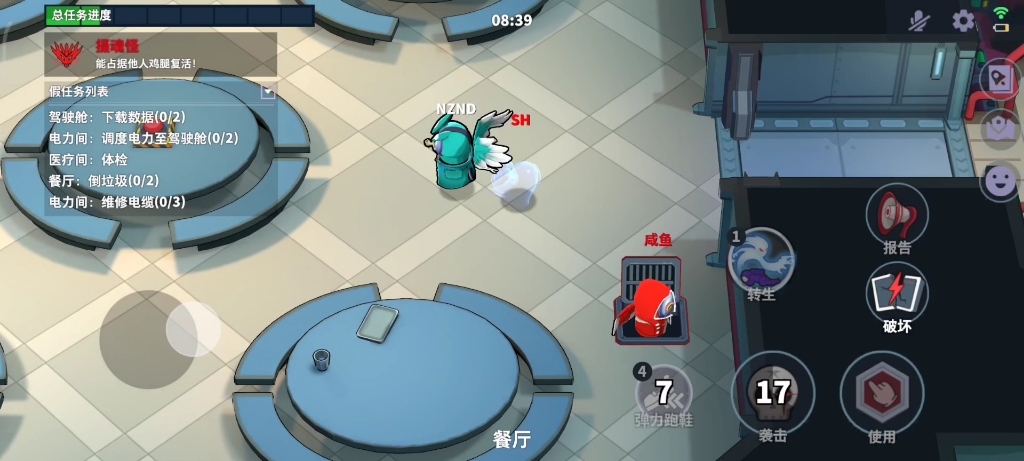The image size is (1024, 461).
Task: Select the 驾驶舱 下载数据 task entry
Action: (x=117, y=117)
